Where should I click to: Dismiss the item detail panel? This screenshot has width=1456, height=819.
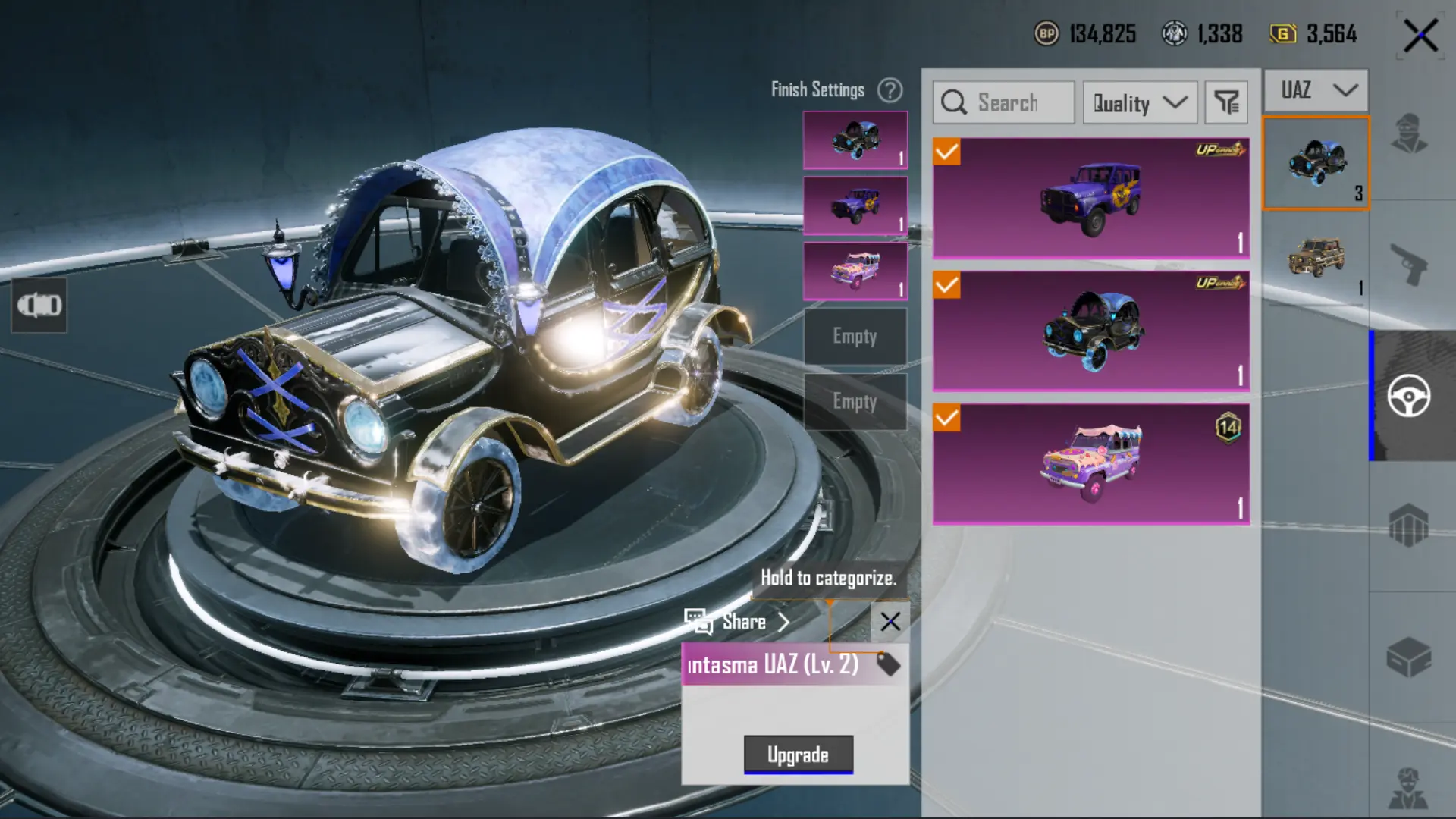(890, 622)
